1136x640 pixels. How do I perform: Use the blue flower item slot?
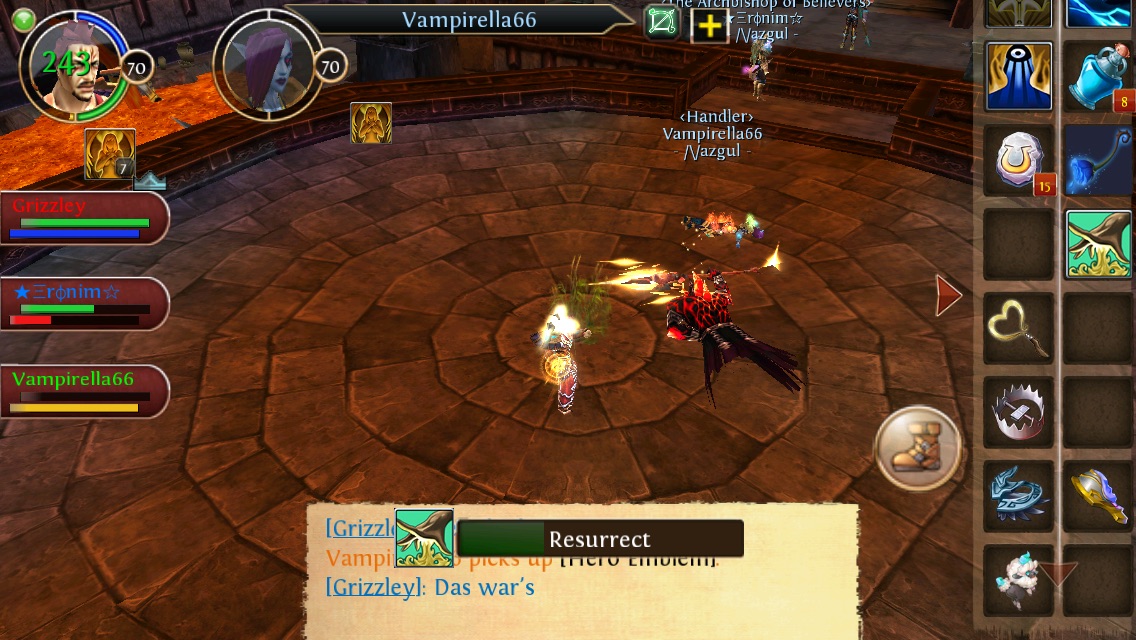click(1098, 161)
